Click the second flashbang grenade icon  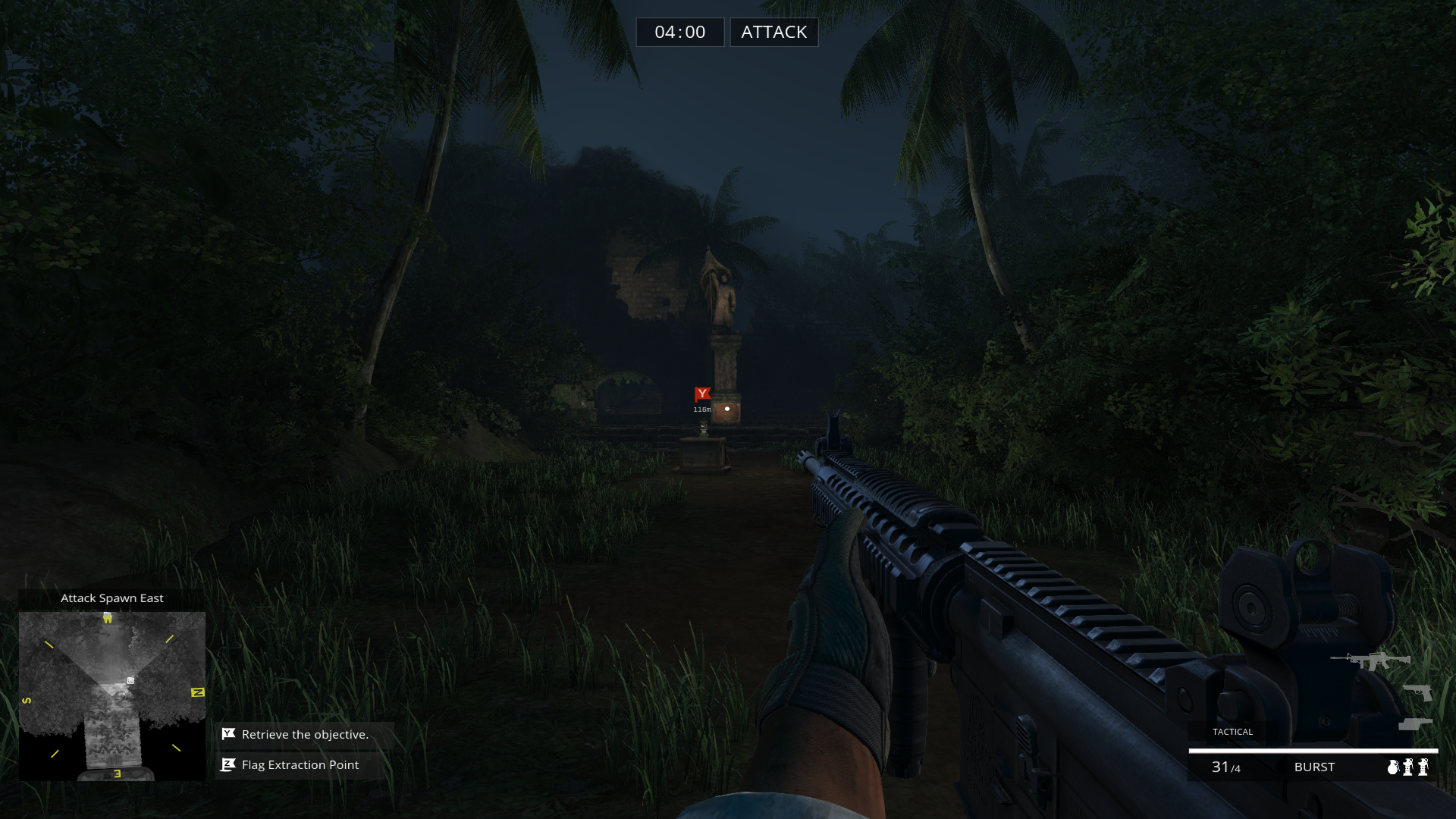pyautogui.click(x=1423, y=767)
